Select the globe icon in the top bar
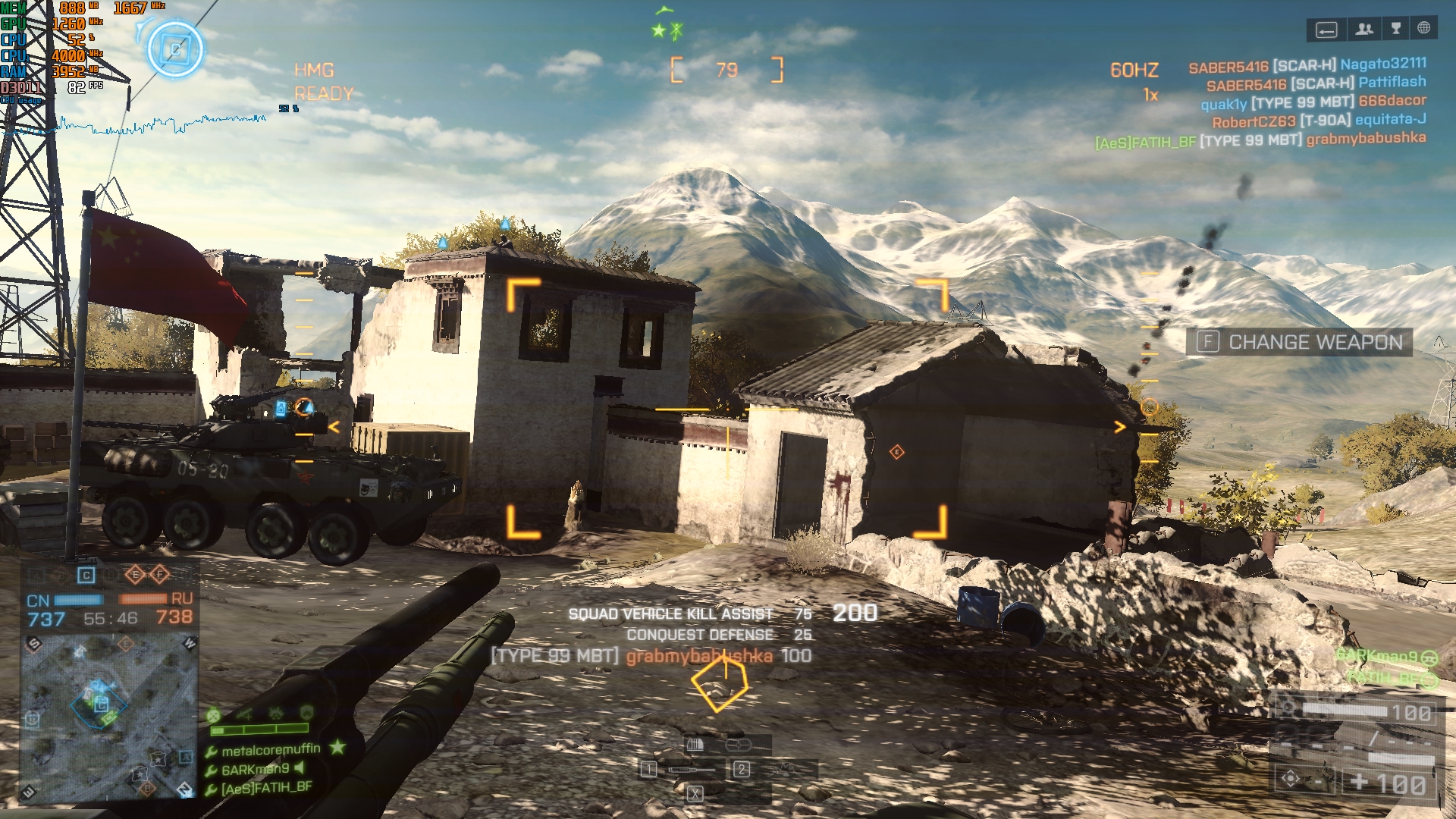The image size is (1456, 819). (1424, 28)
